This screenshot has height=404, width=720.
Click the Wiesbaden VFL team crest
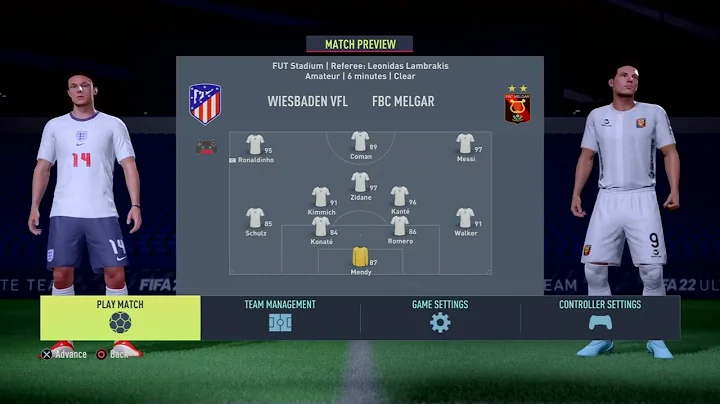205,103
